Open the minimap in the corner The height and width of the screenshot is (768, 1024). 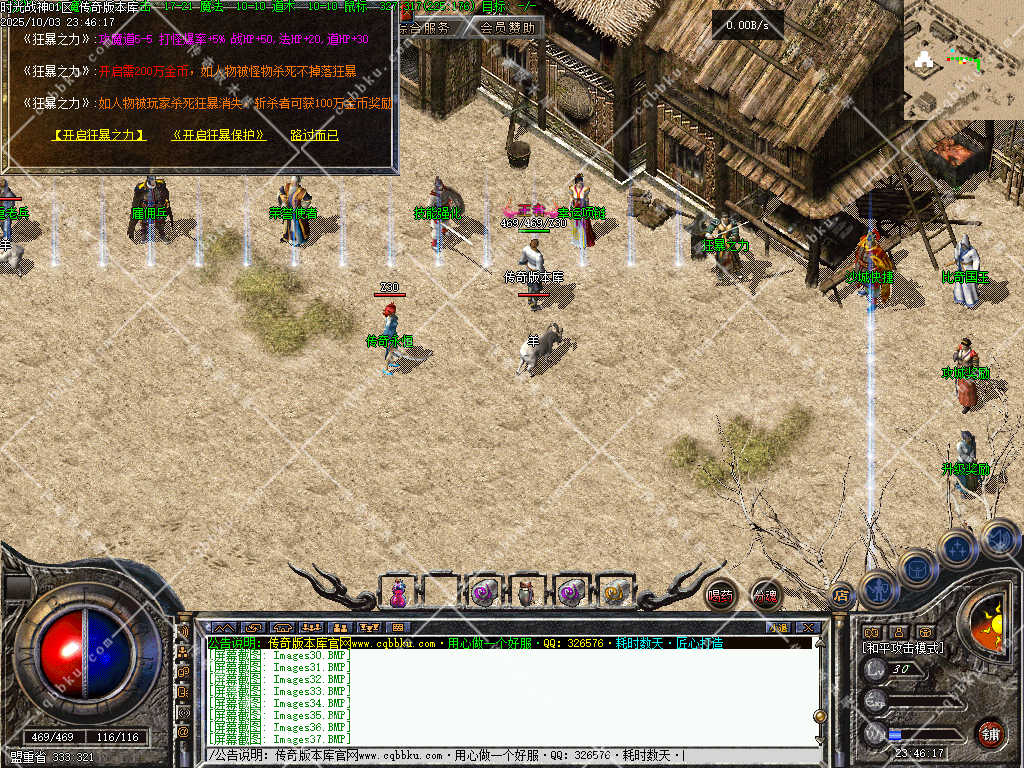pyautogui.click(x=963, y=60)
